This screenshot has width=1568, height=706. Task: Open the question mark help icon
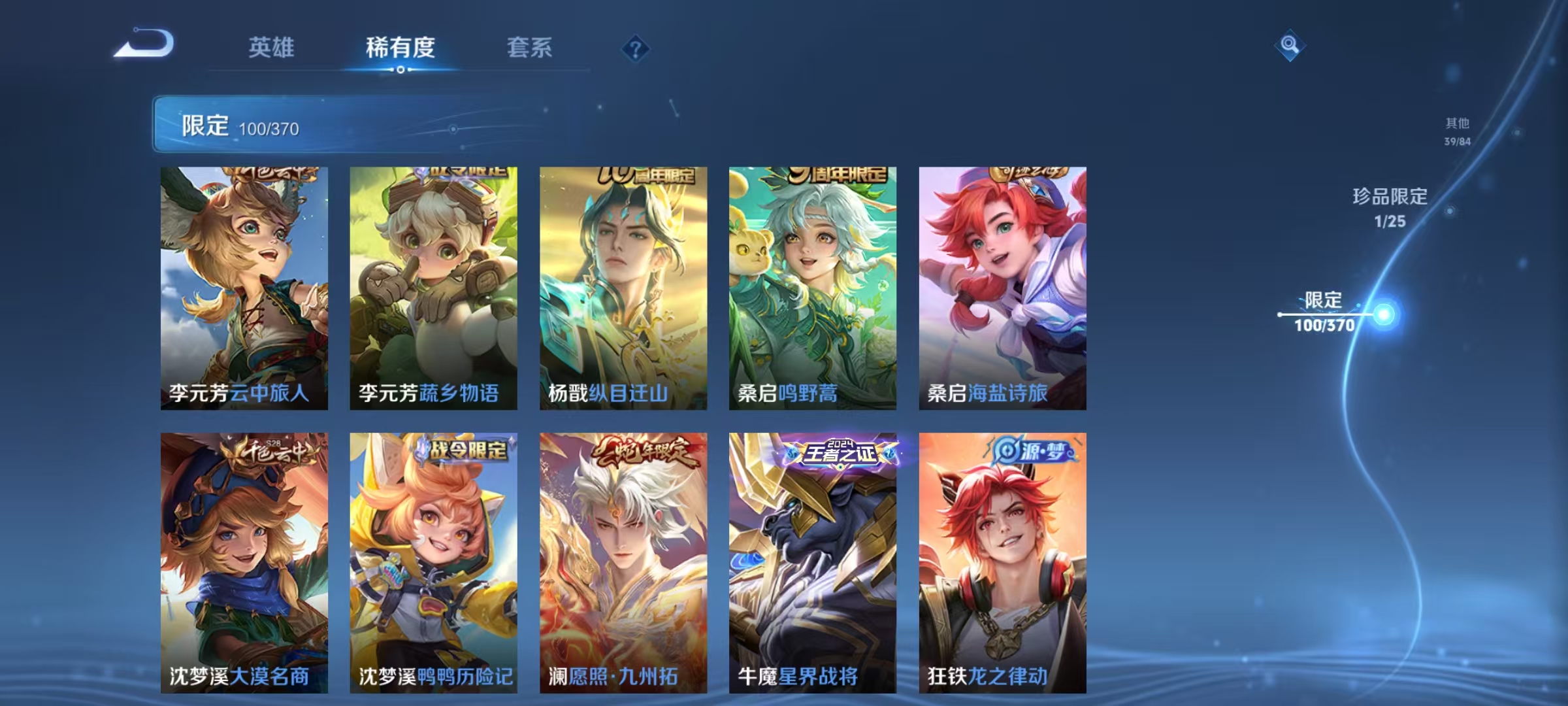[635, 46]
